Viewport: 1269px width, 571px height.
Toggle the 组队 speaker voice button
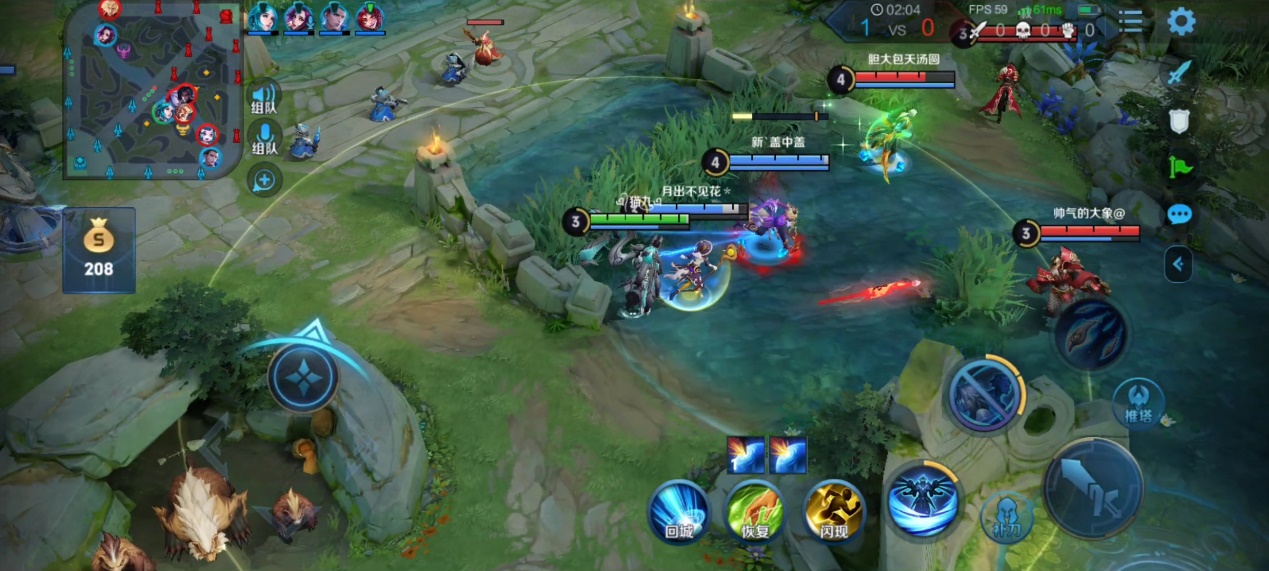click(264, 97)
